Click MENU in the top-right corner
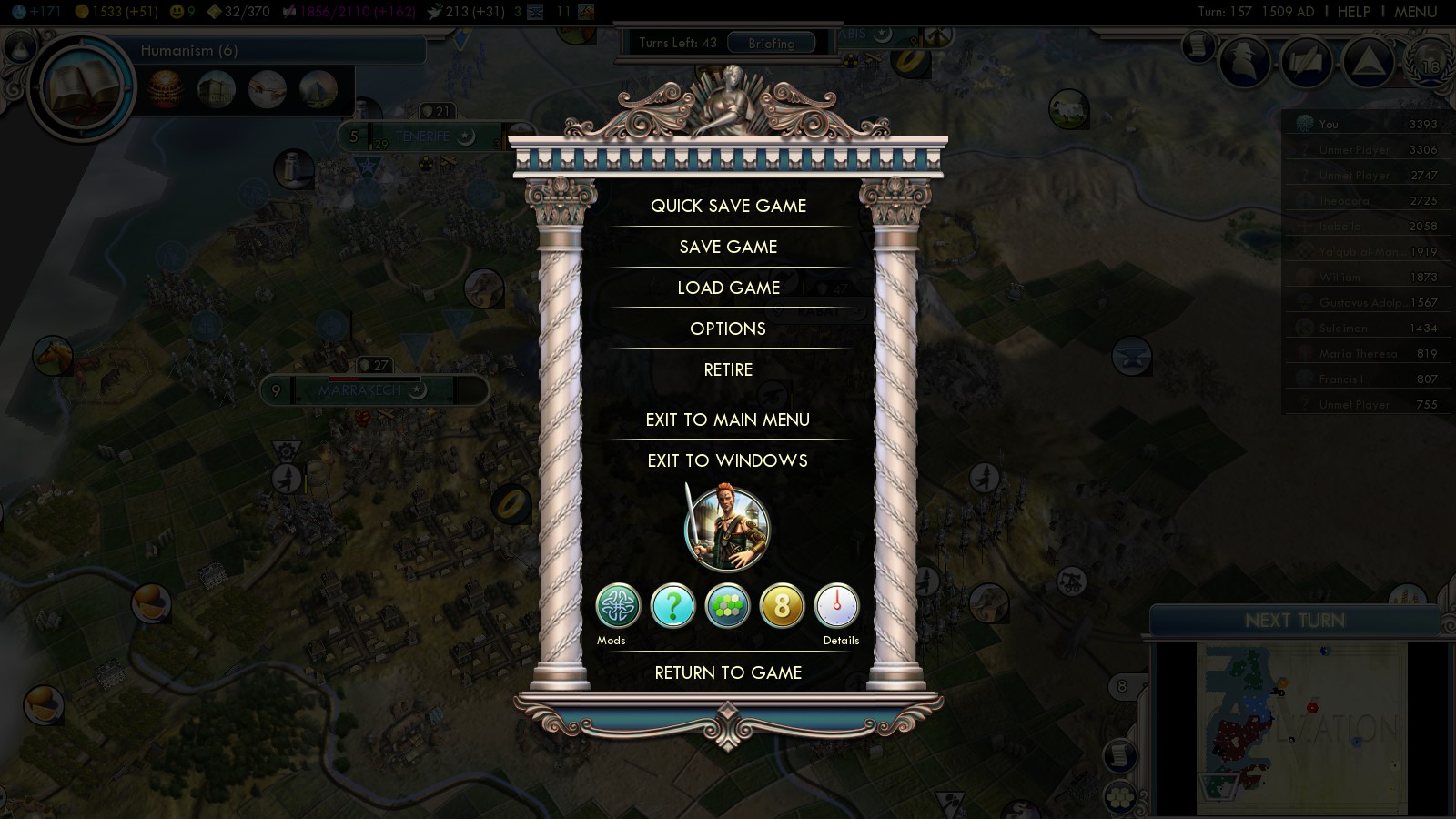Screen dimensions: 1456x819 [1415, 12]
